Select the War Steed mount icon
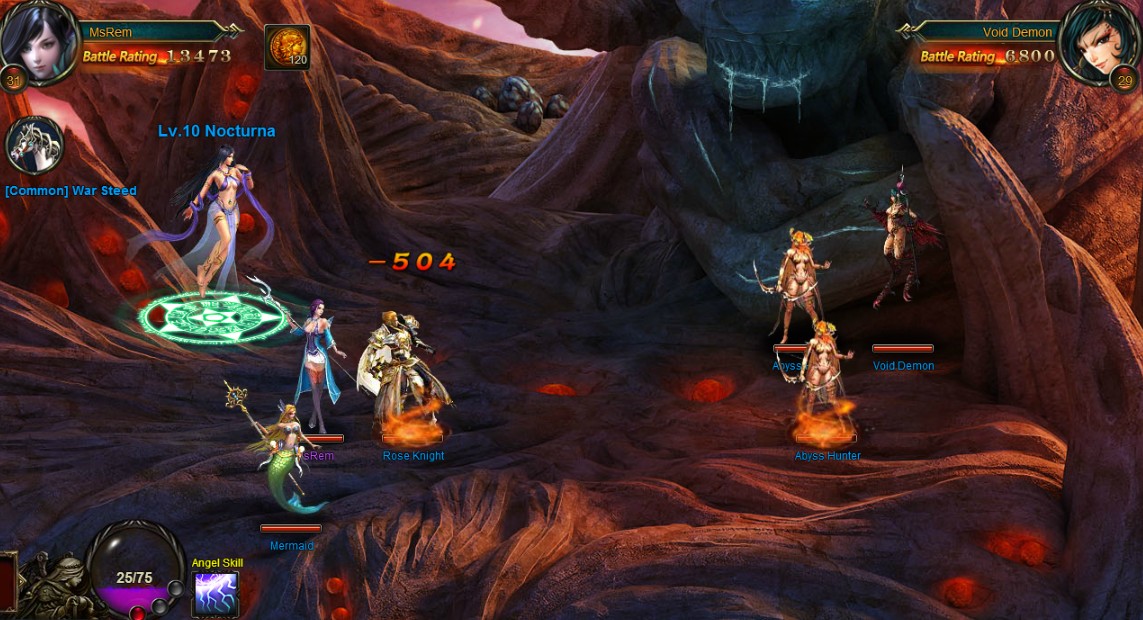Viewport: 1143px width, 620px height. 35,146
